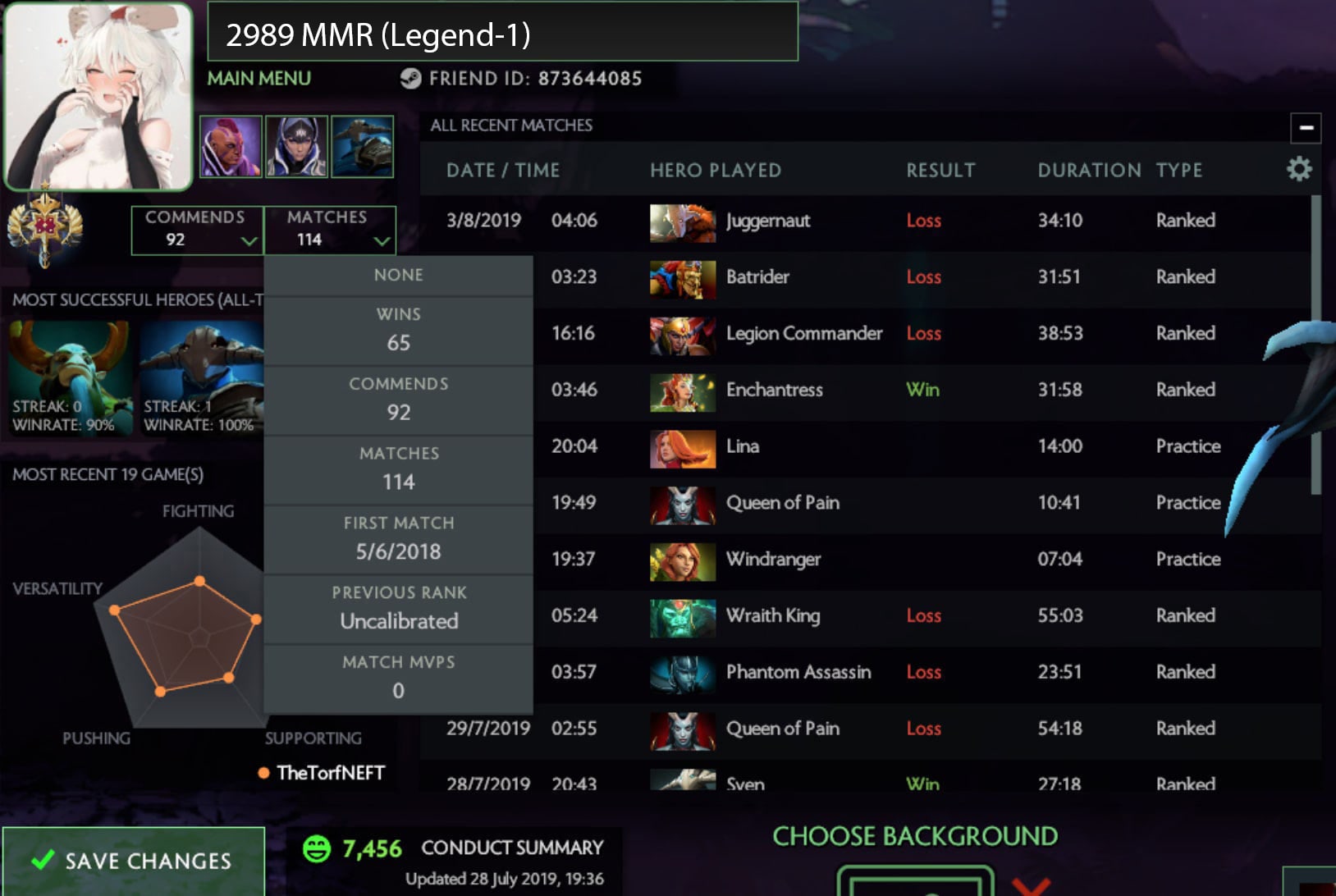Screen dimensions: 1336x896
Task: Open the Matches stat dropdown
Action: [329, 230]
